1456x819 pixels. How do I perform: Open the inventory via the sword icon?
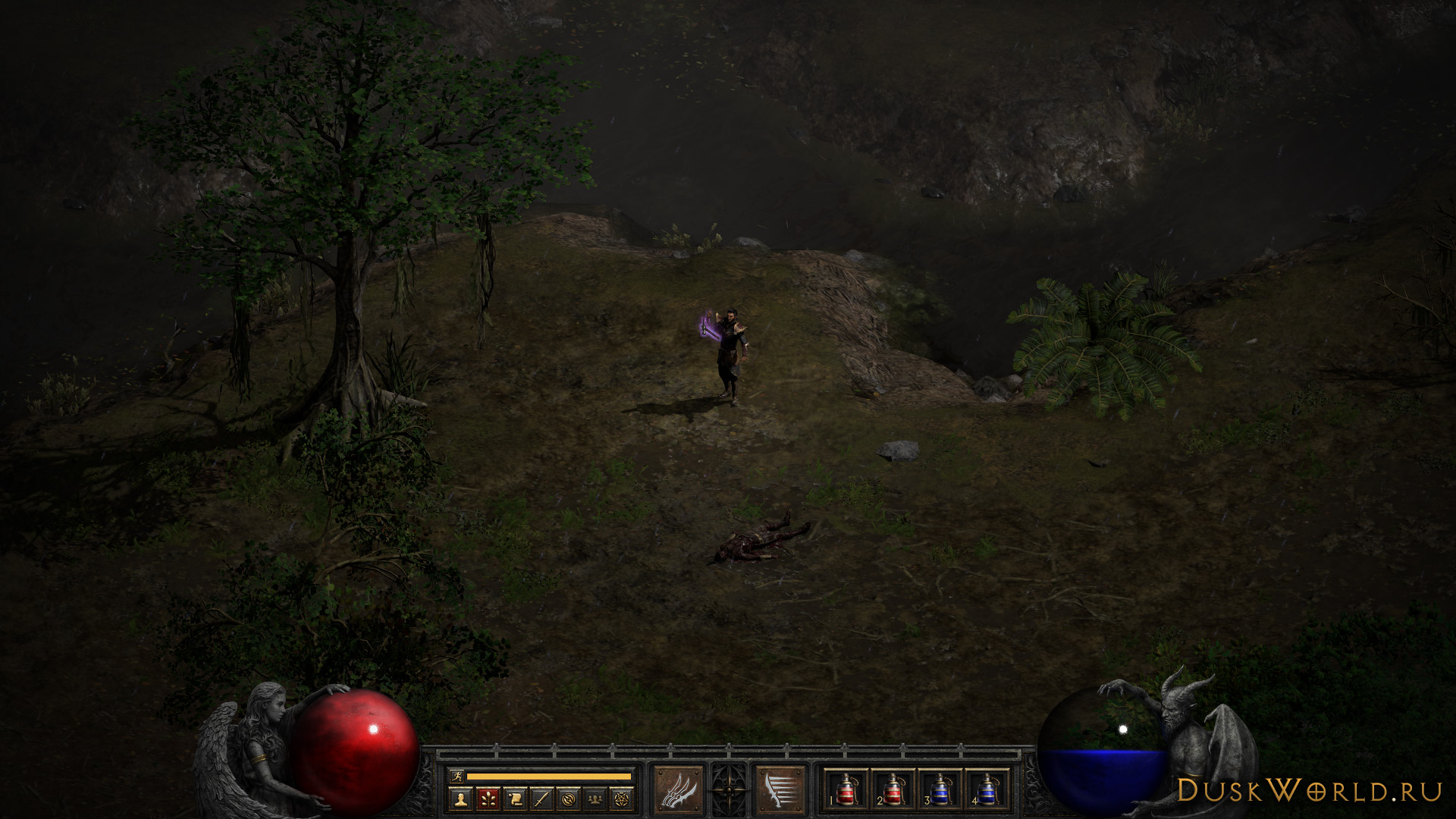[542, 798]
